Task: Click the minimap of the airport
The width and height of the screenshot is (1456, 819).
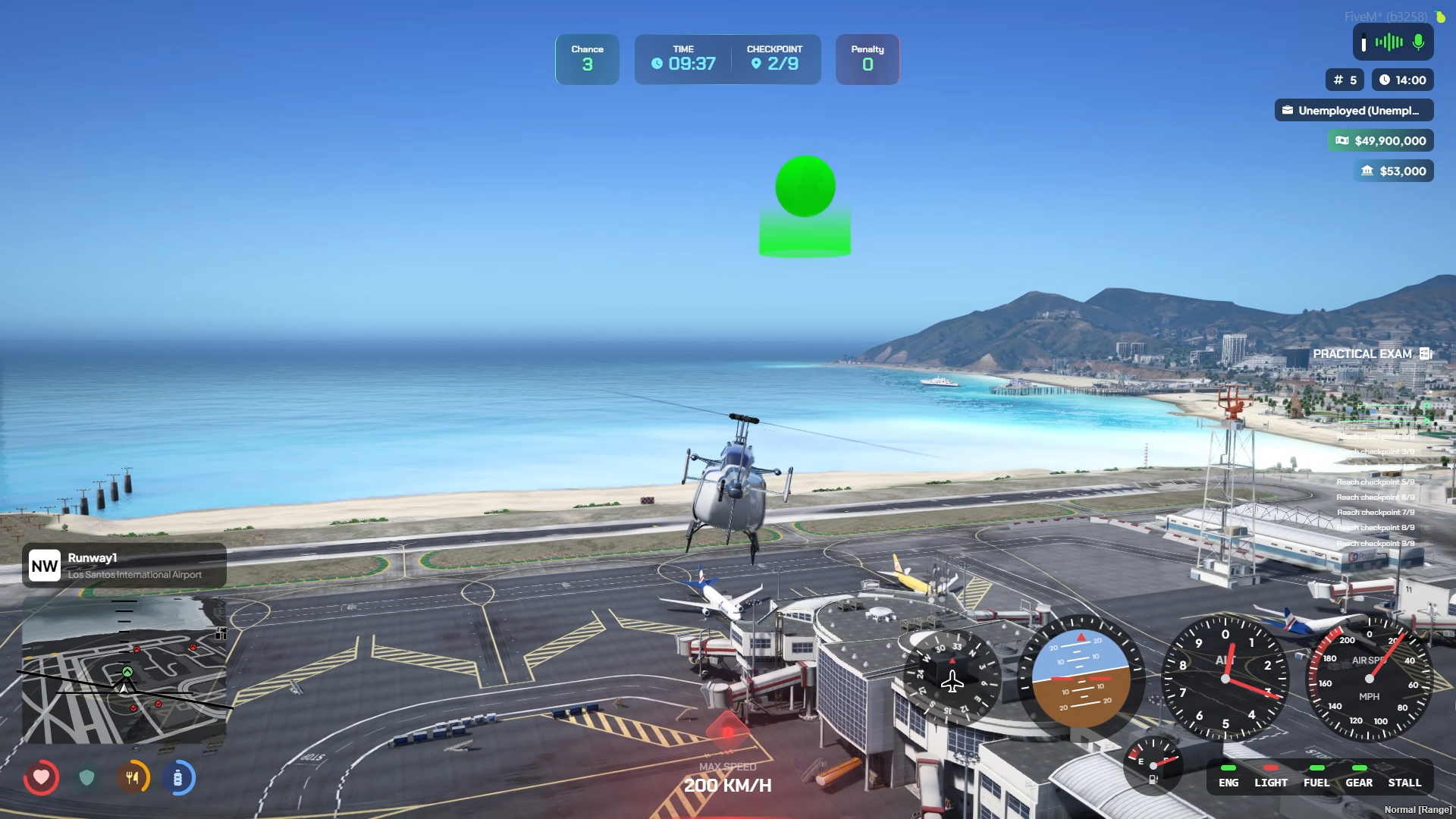Action: (x=124, y=671)
